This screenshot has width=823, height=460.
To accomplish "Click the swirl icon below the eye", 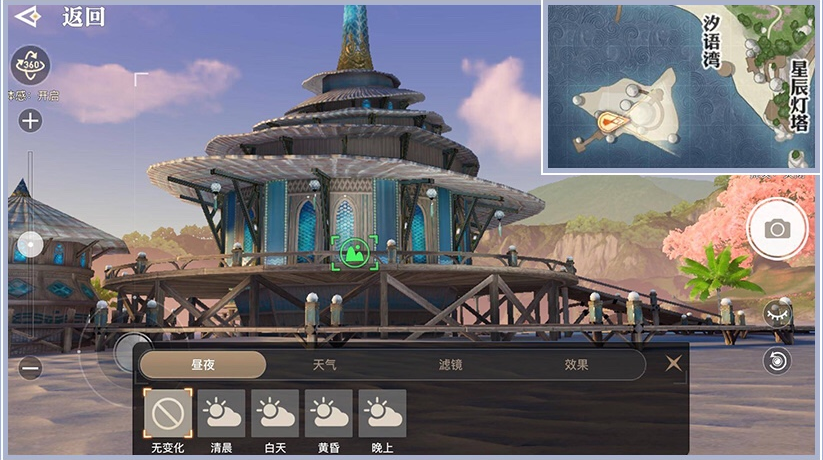I will (x=777, y=360).
